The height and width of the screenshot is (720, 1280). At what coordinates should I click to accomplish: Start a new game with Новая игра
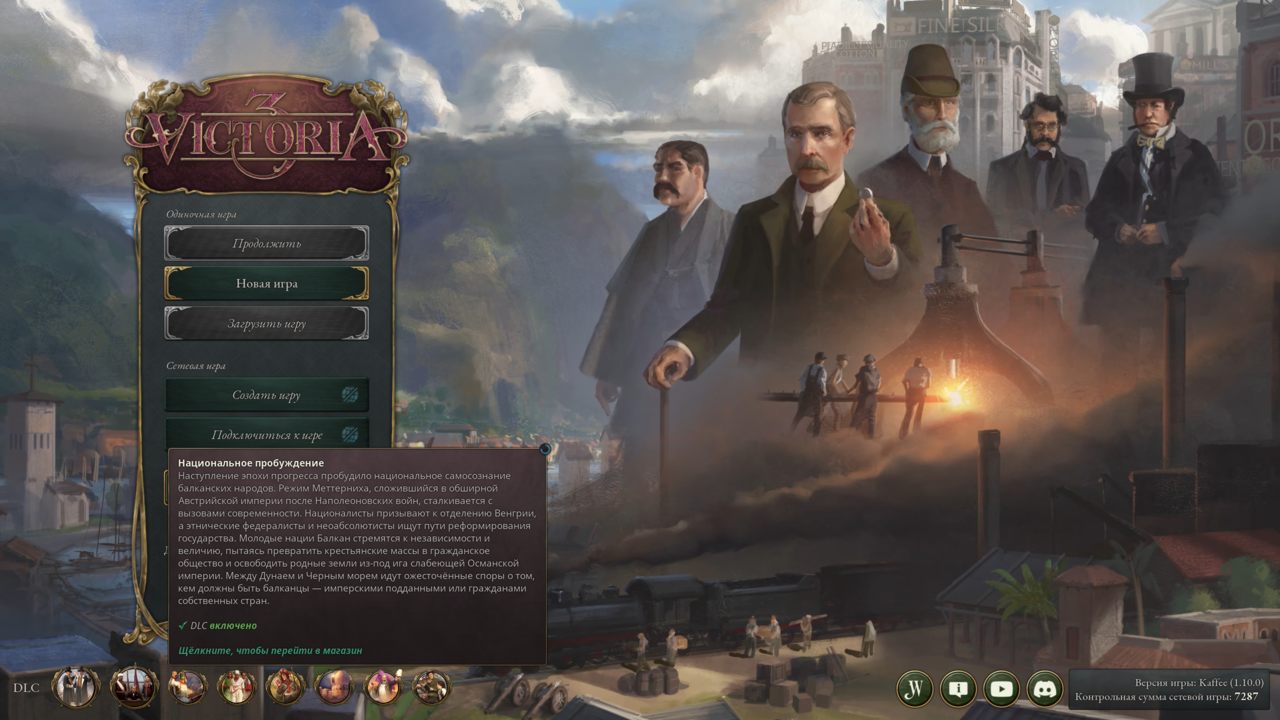point(266,283)
